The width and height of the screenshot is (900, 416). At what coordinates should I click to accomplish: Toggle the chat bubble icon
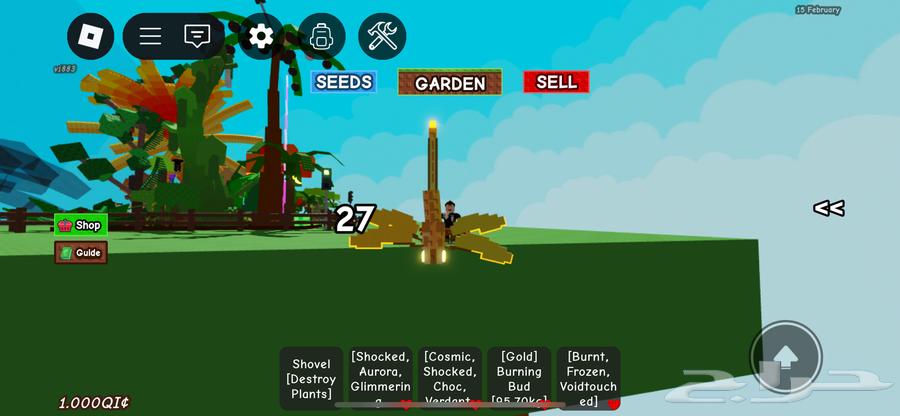pos(197,37)
